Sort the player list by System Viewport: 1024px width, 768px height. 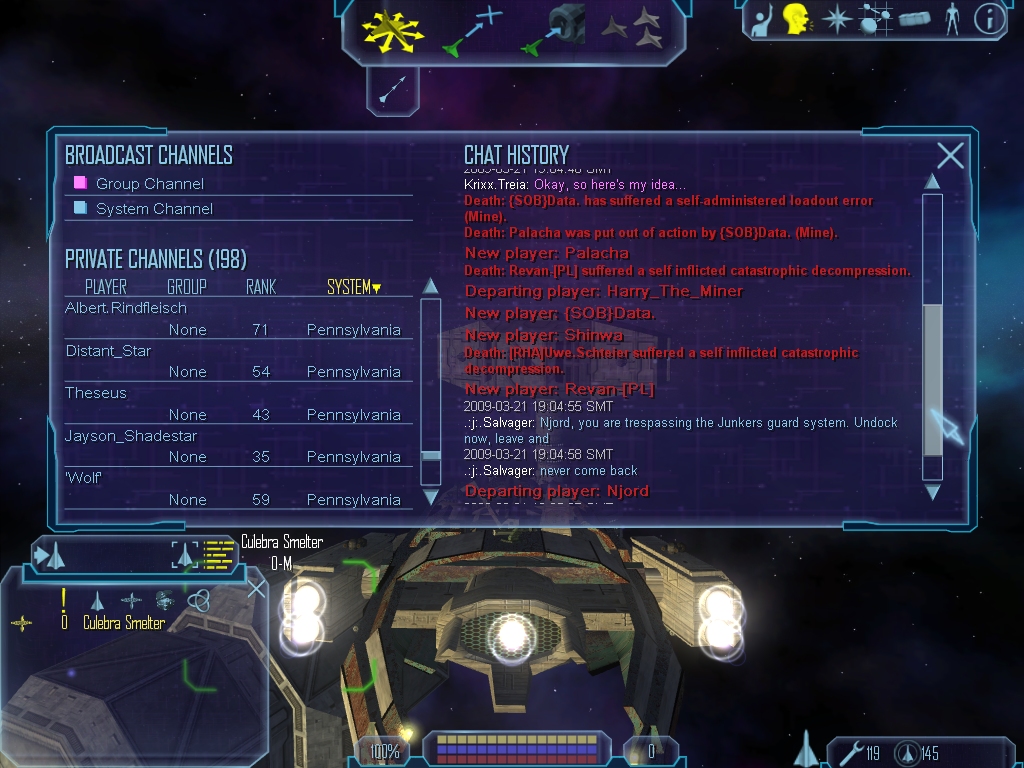coord(354,288)
